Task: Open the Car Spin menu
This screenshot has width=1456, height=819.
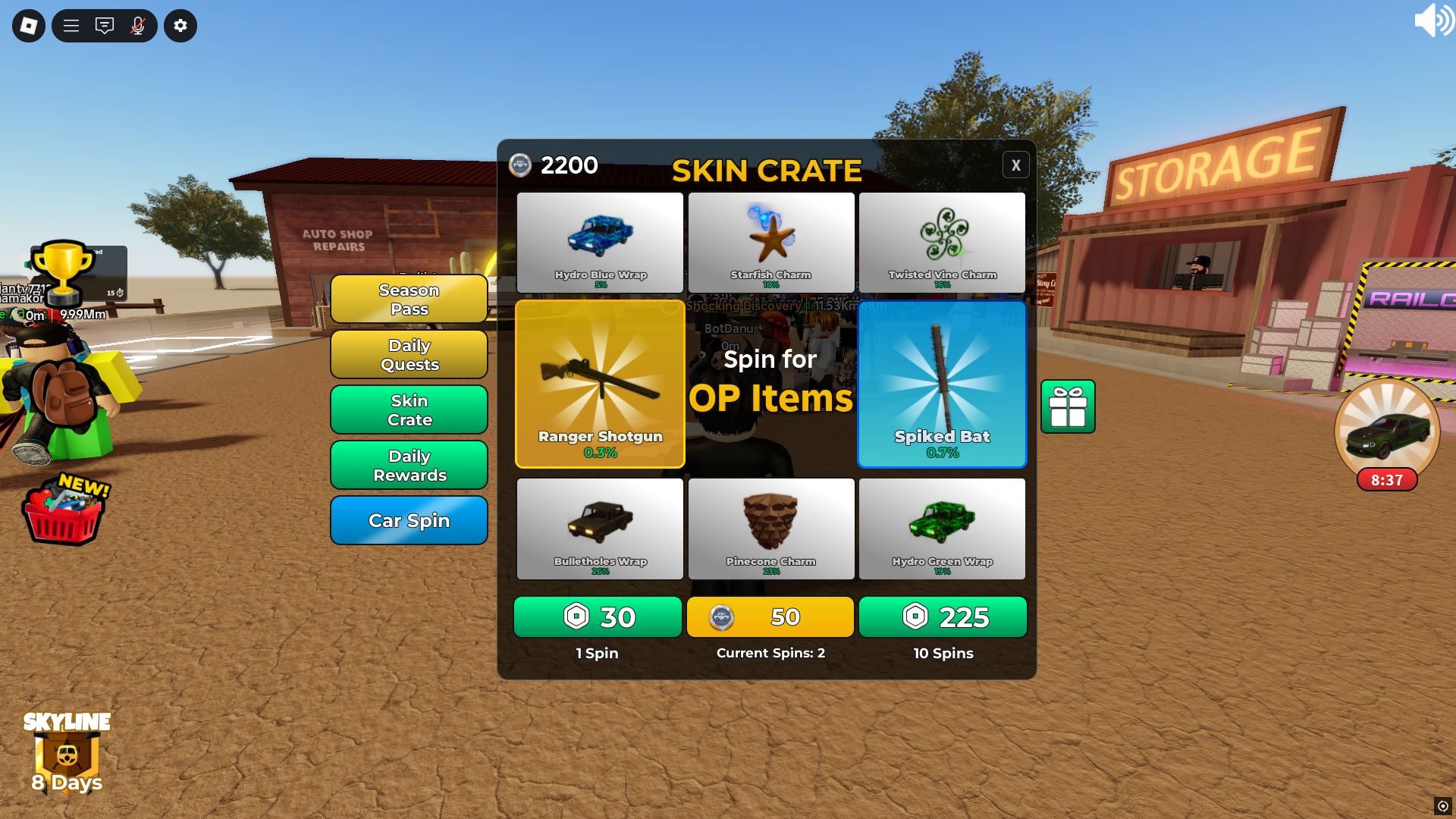Action: pyautogui.click(x=409, y=520)
